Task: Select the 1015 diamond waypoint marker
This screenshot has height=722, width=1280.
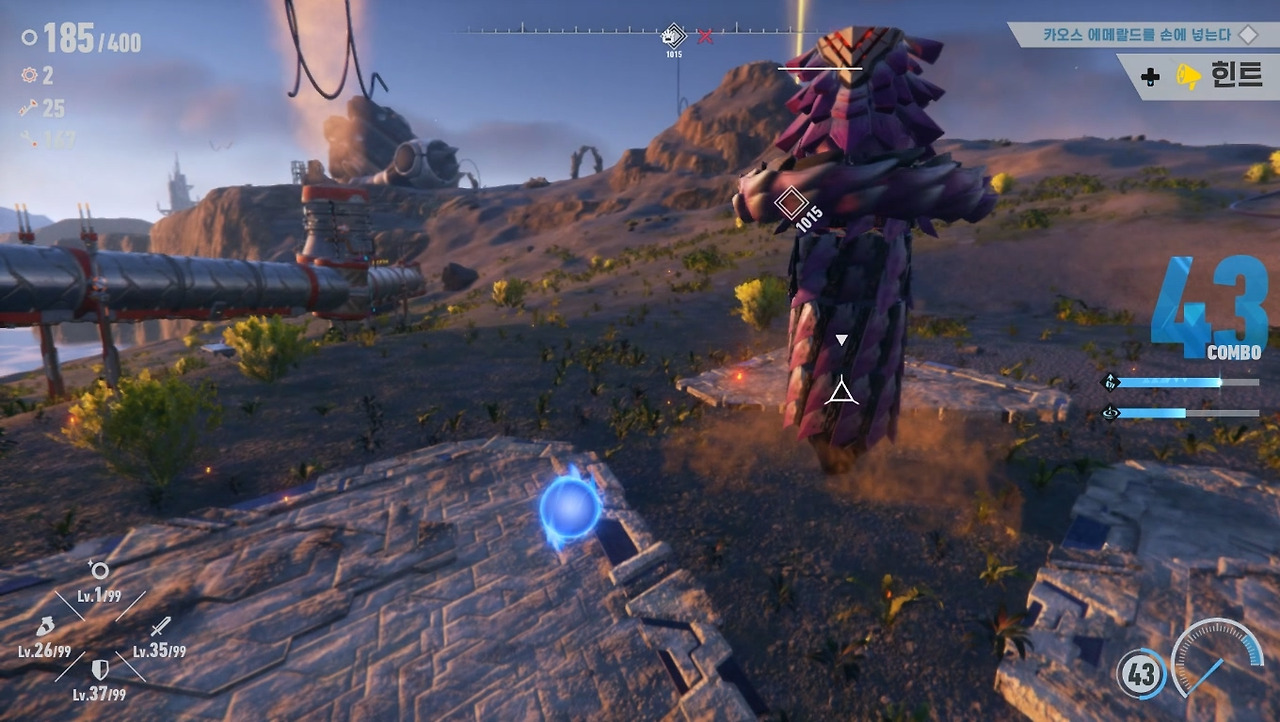Action: [x=790, y=204]
